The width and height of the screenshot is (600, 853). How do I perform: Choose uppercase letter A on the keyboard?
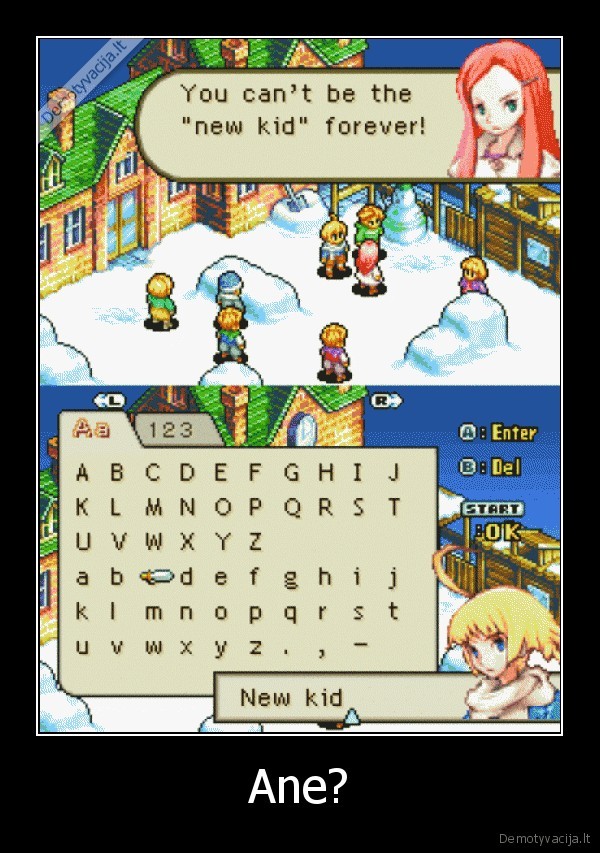pos(83,472)
